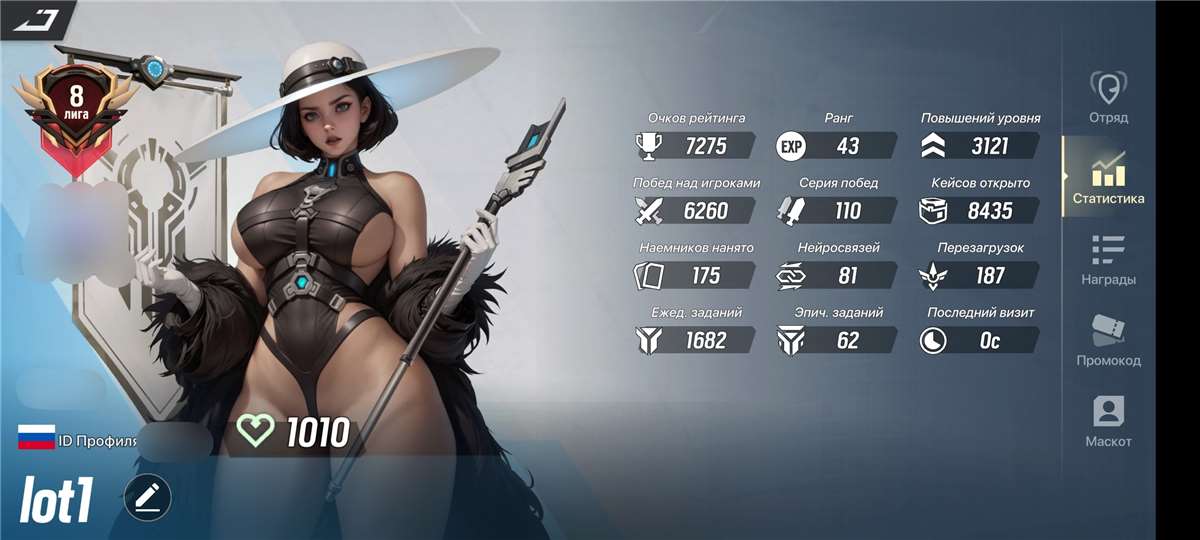This screenshot has height=540, width=1200.
Task: Switch to the Статистика tab
Action: [1108, 179]
